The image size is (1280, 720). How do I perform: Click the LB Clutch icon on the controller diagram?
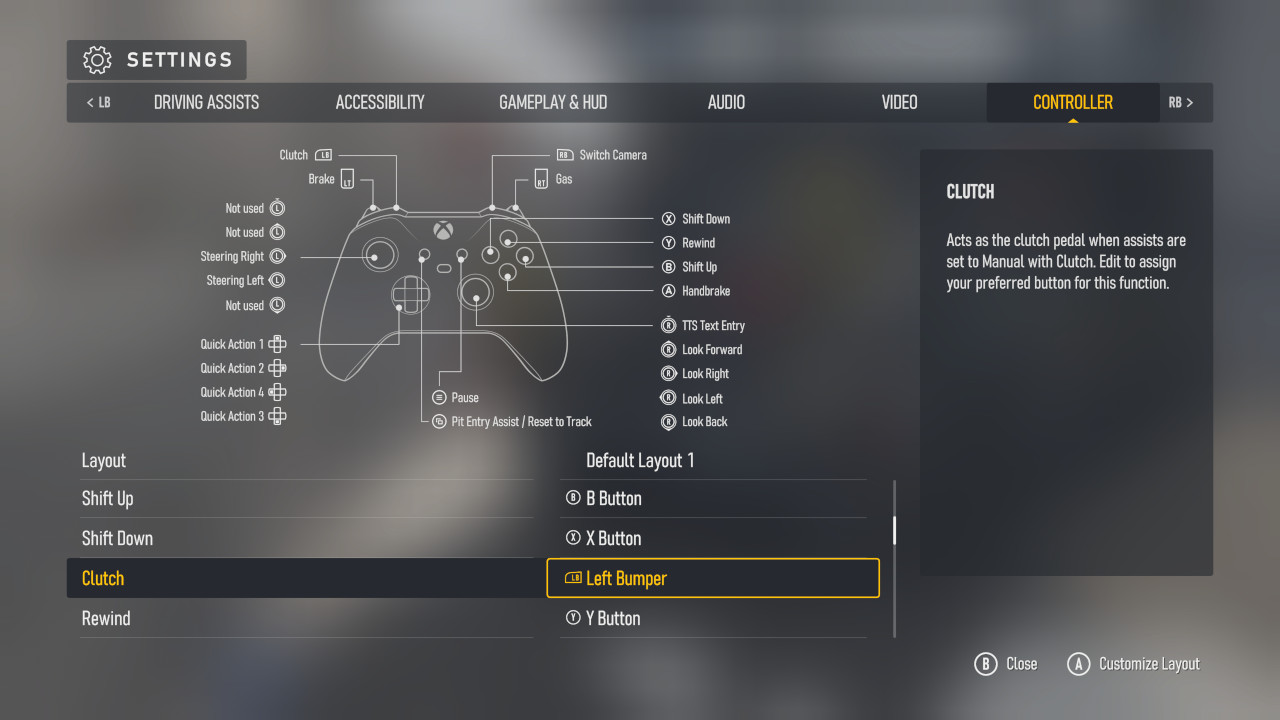(322, 154)
